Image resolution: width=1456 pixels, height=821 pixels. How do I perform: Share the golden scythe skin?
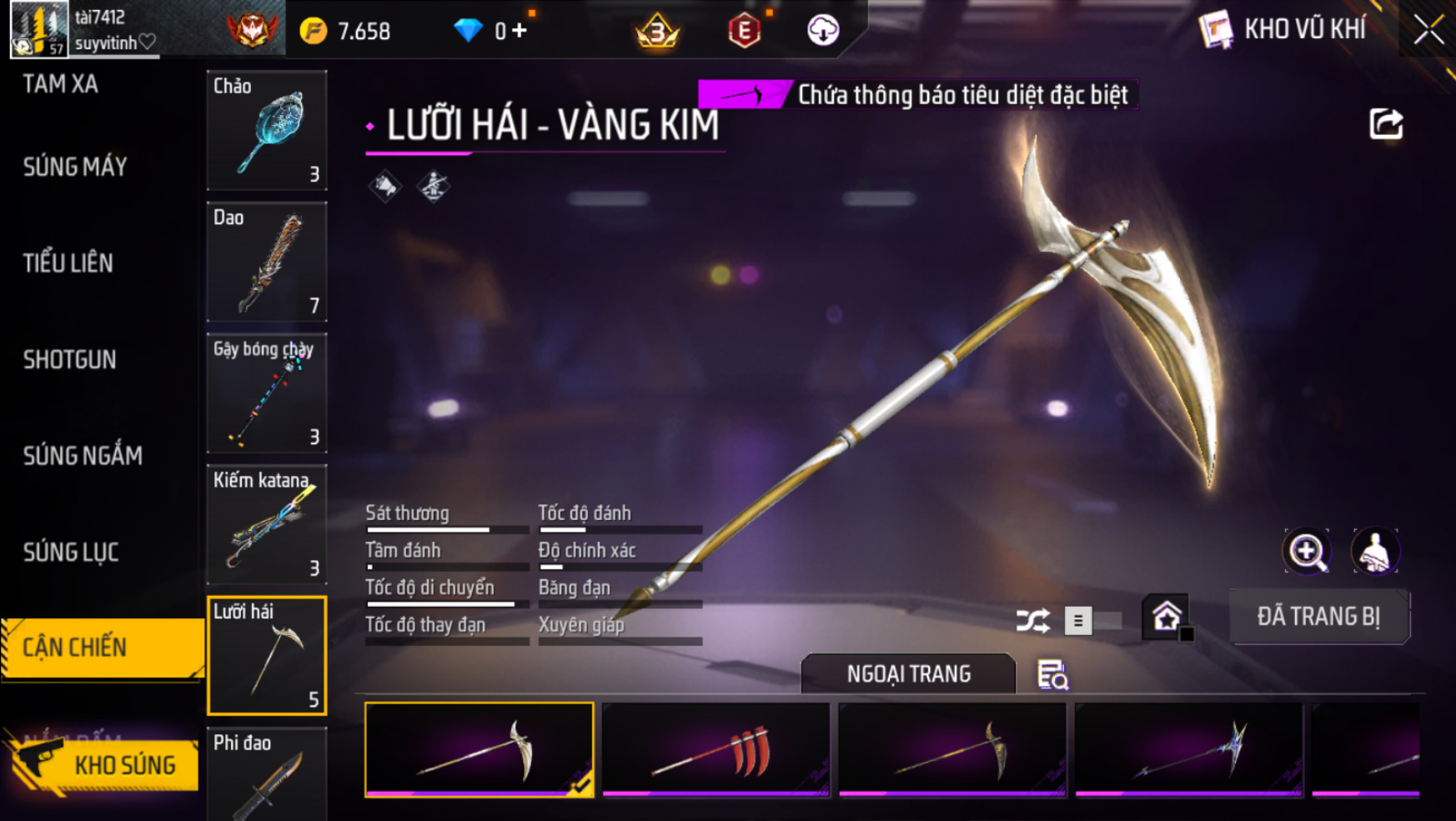pyautogui.click(x=1386, y=125)
